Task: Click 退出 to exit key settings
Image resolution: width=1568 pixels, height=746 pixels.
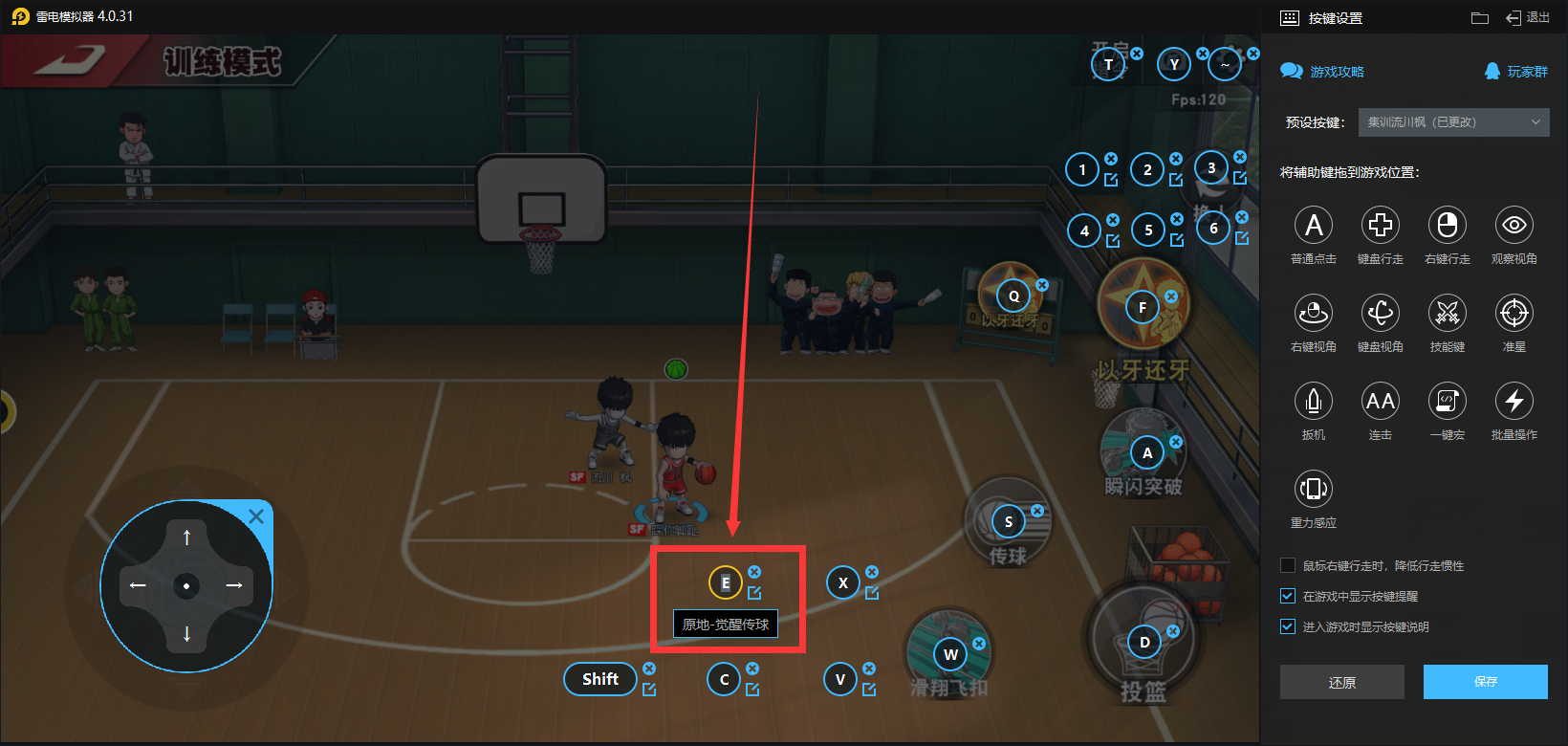Action: click(x=1528, y=18)
